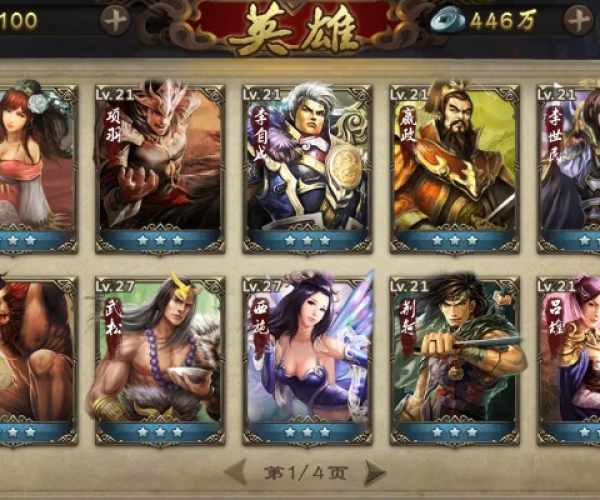Click the plus button beside the 100 balance
The height and width of the screenshot is (500, 600).
[x=115, y=19]
